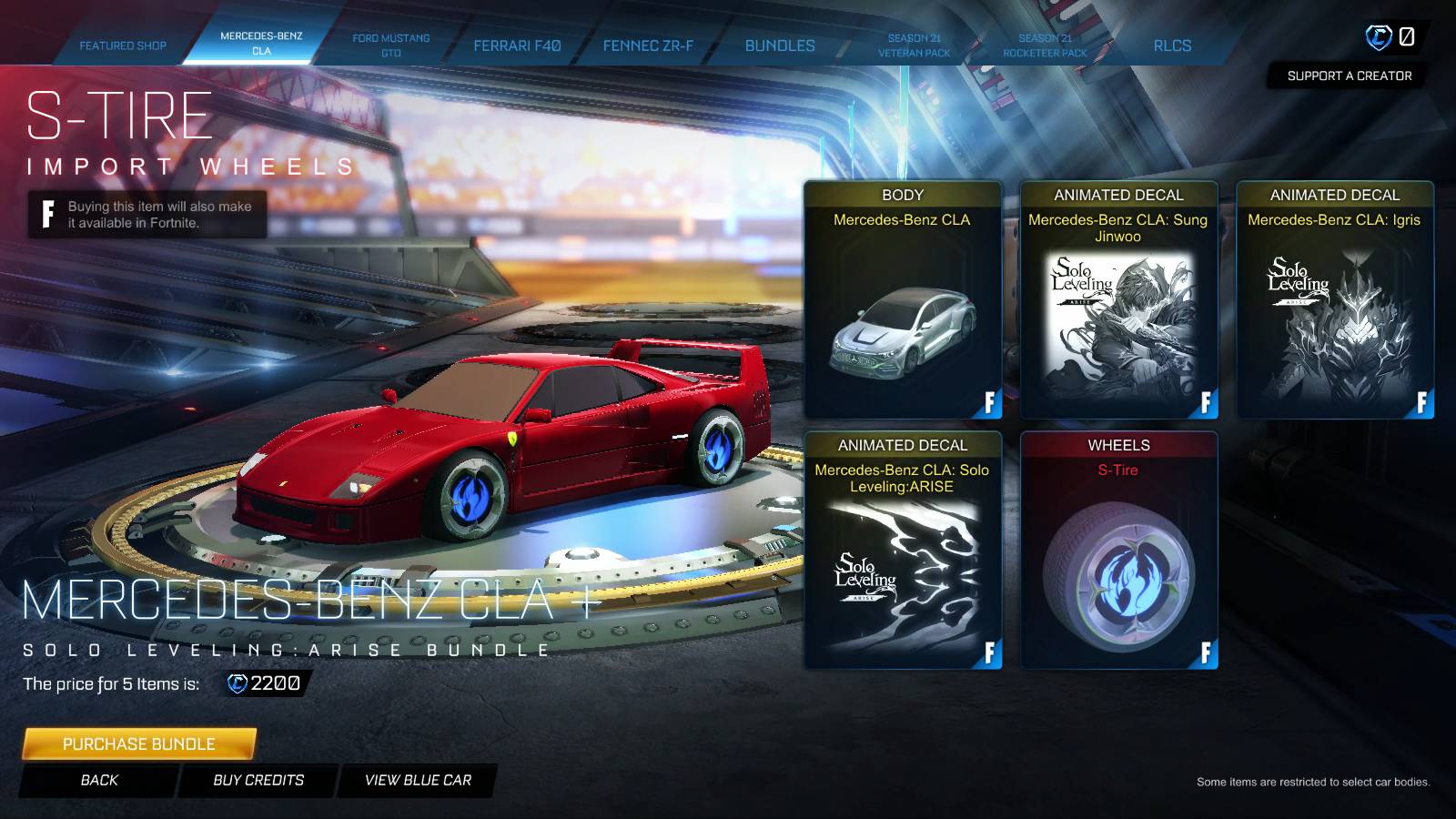The image size is (1456, 819).
Task: Click the Mercedes-Benz CLA shop tab
Action: (x=261, y=44)
